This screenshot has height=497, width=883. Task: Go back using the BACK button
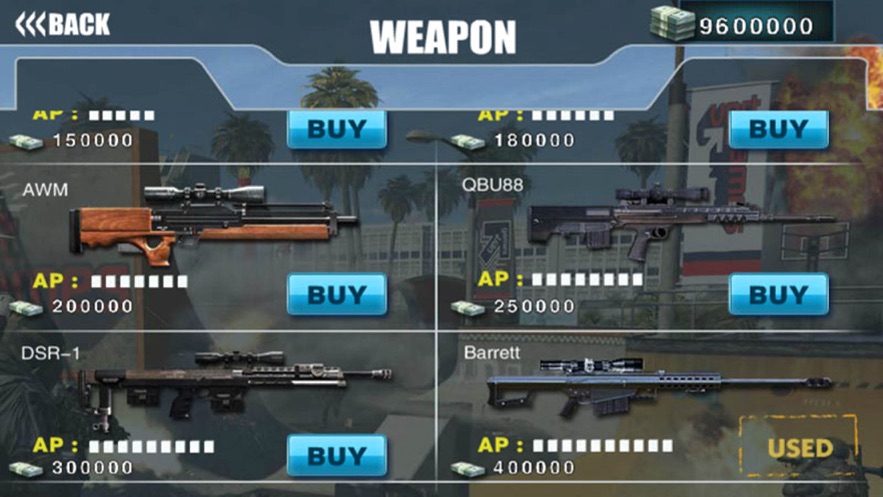63,24
